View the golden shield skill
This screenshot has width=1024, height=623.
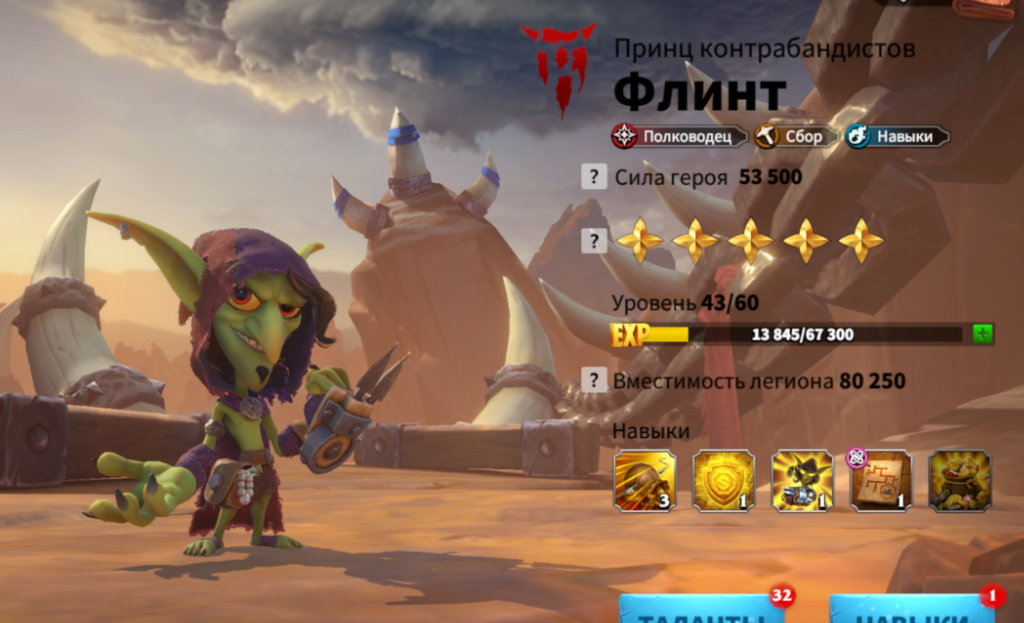723,481
